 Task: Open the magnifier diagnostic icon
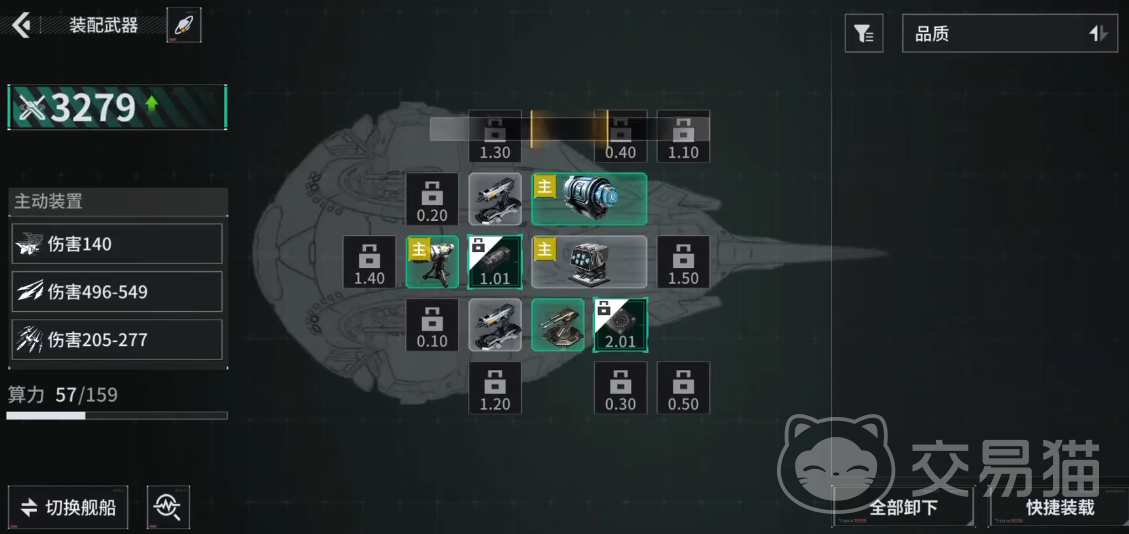[x=167, y=507]
